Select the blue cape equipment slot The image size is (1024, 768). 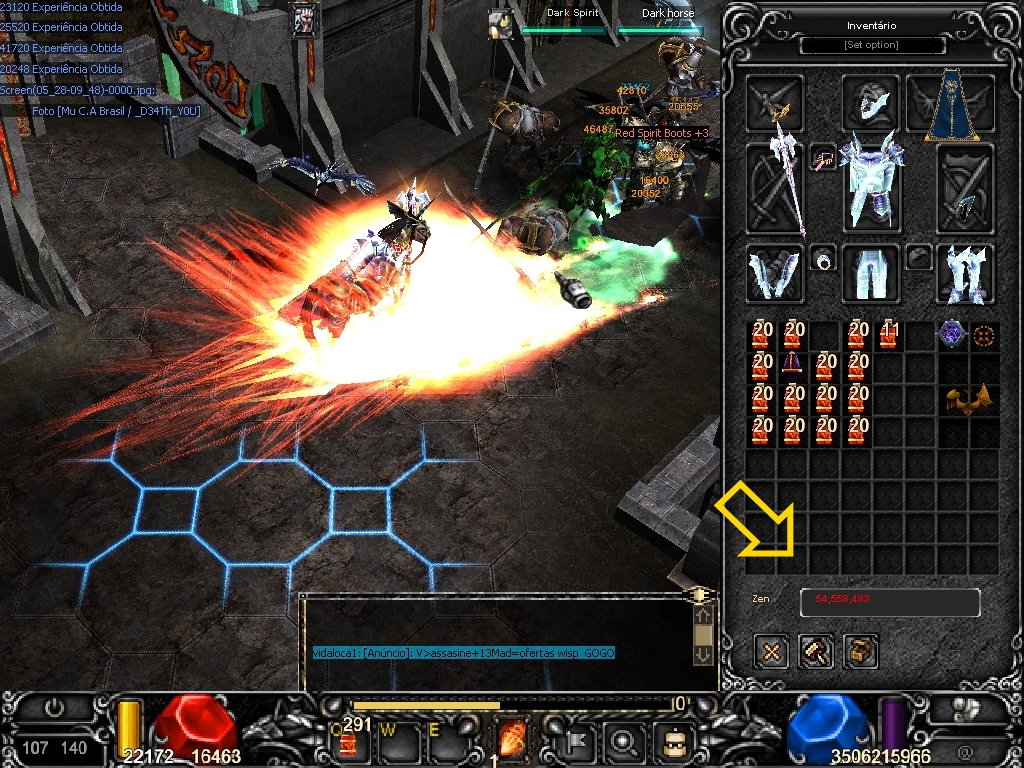tap(951, 105)
